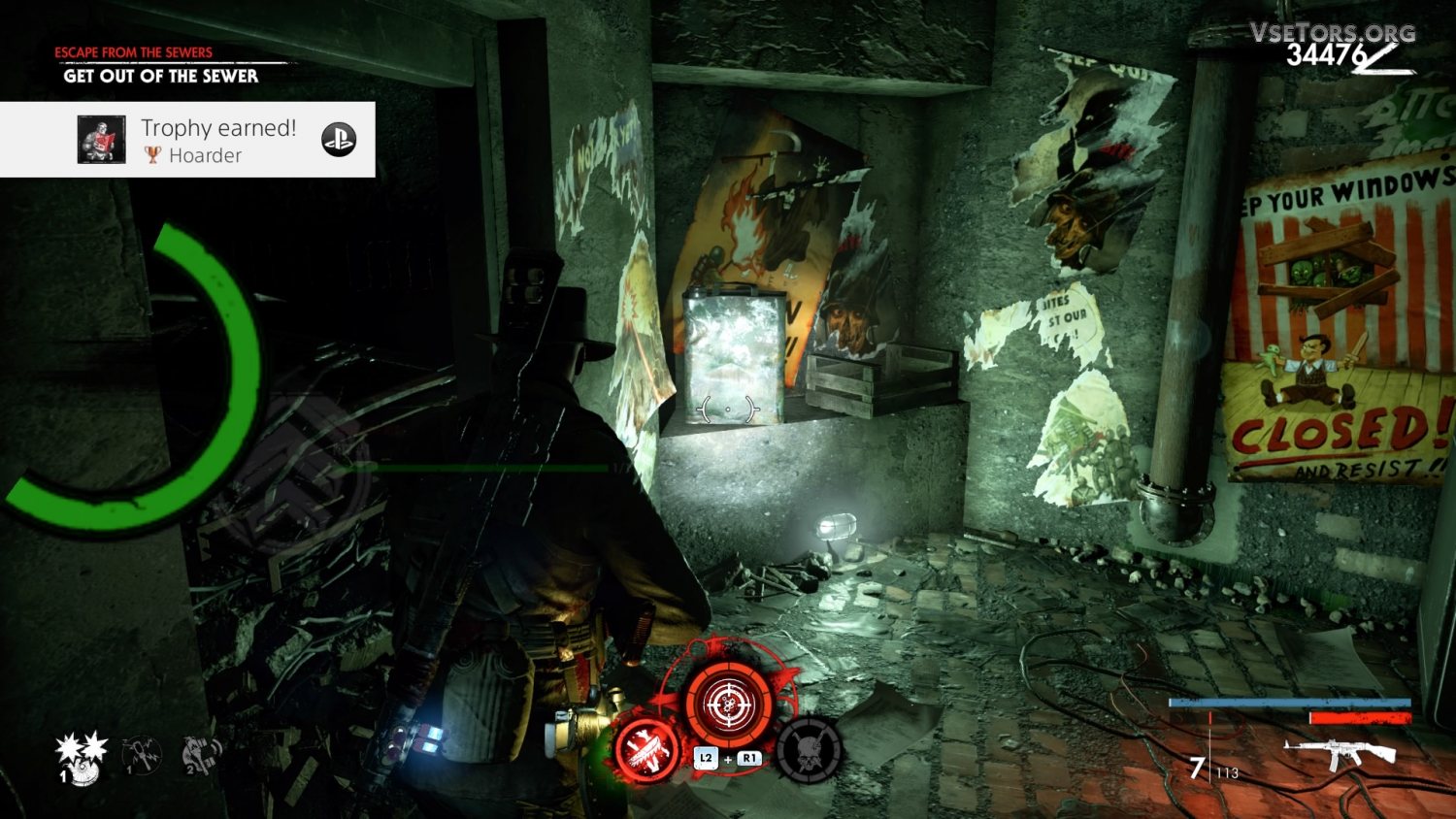The image size is (1456, 819).
Task: Pick the lure device item icon
Action: tap(202, 754)
